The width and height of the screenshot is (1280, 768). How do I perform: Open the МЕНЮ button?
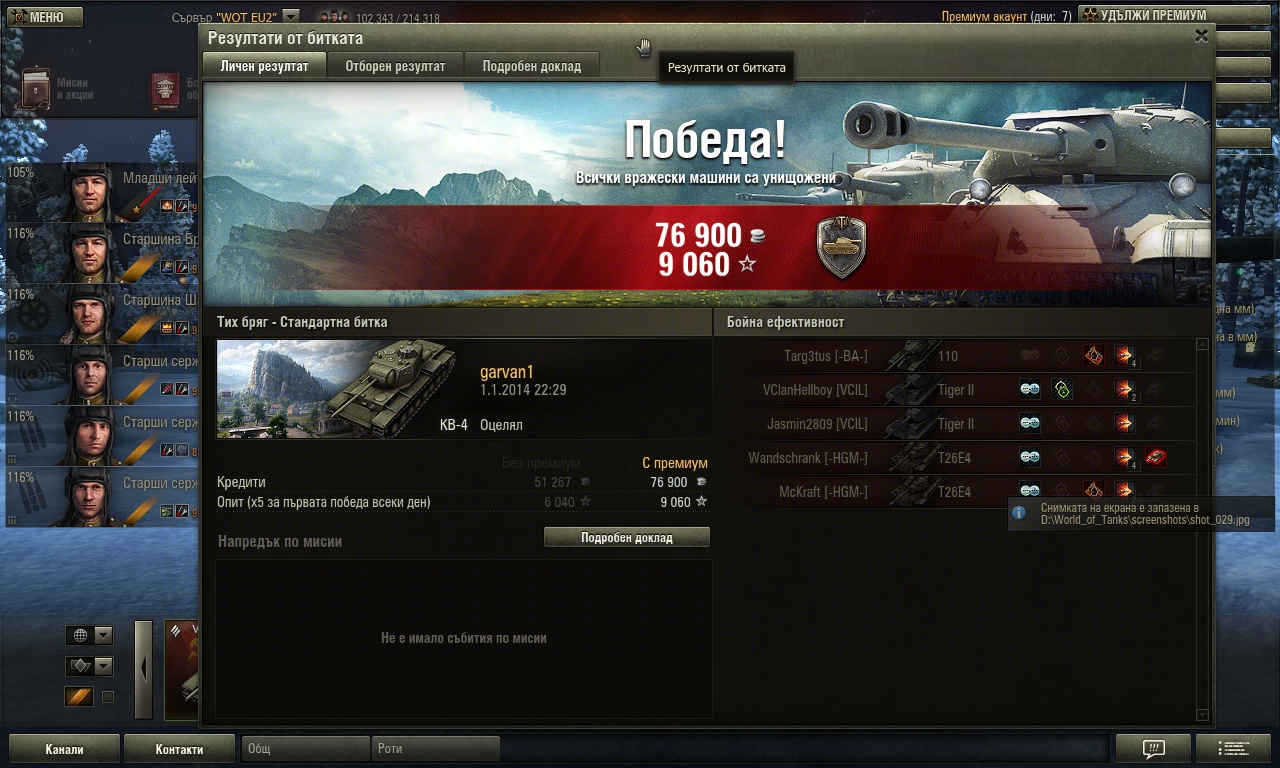pos(42,17)
